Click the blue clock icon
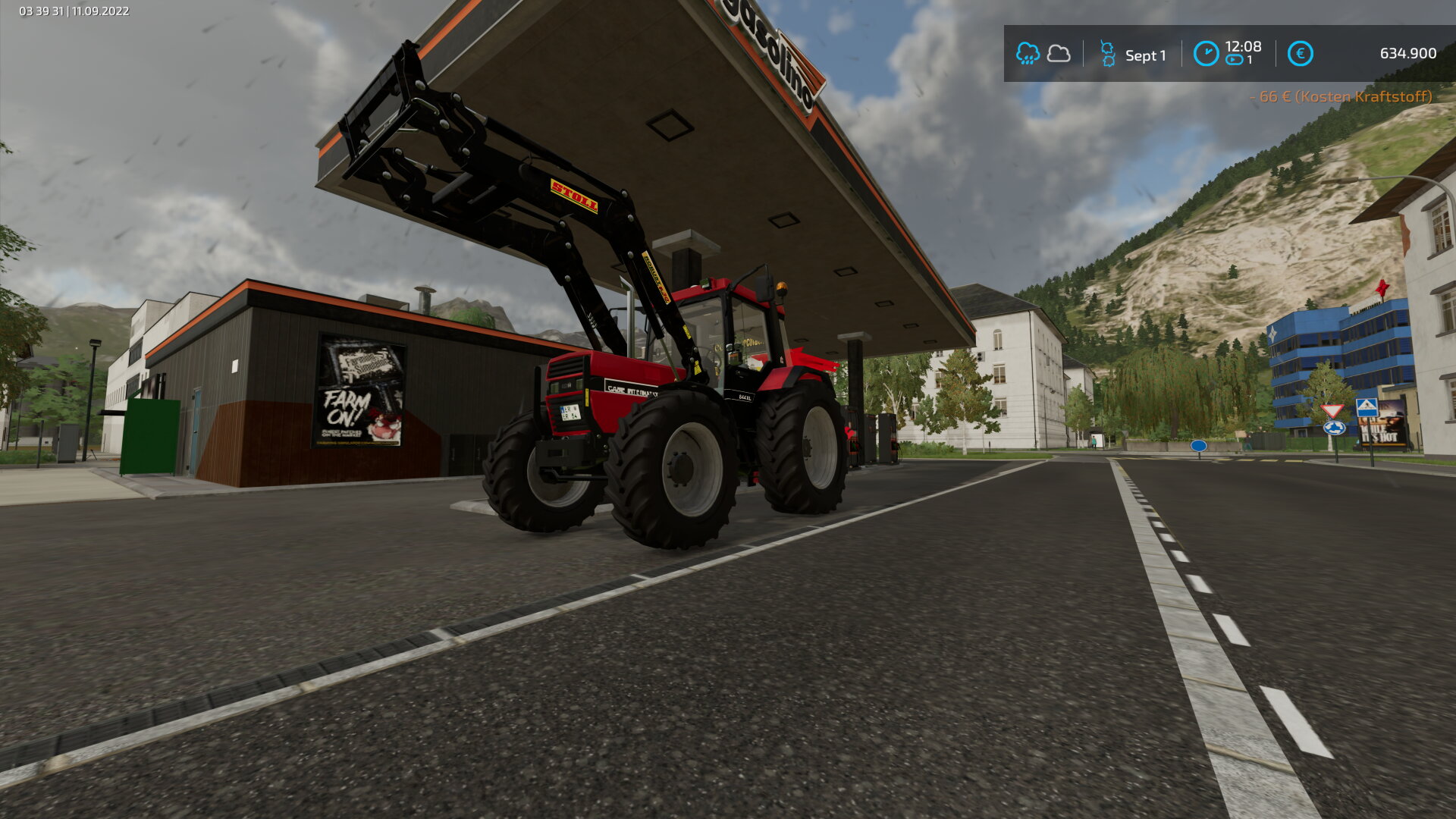 pos(1206,54)
